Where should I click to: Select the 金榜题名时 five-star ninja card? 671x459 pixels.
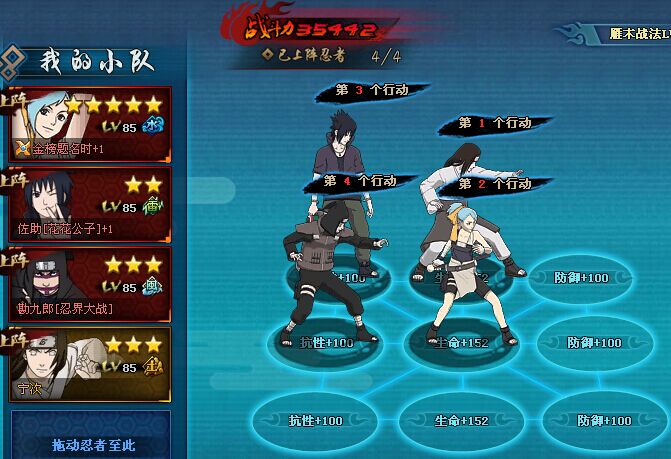click(88, 125)
